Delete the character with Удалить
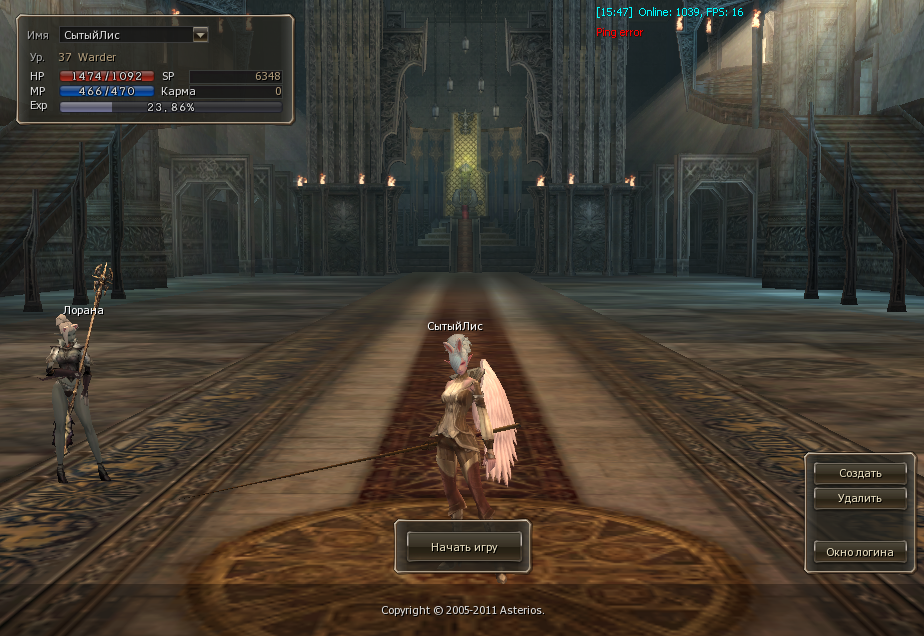 point(859,498)
